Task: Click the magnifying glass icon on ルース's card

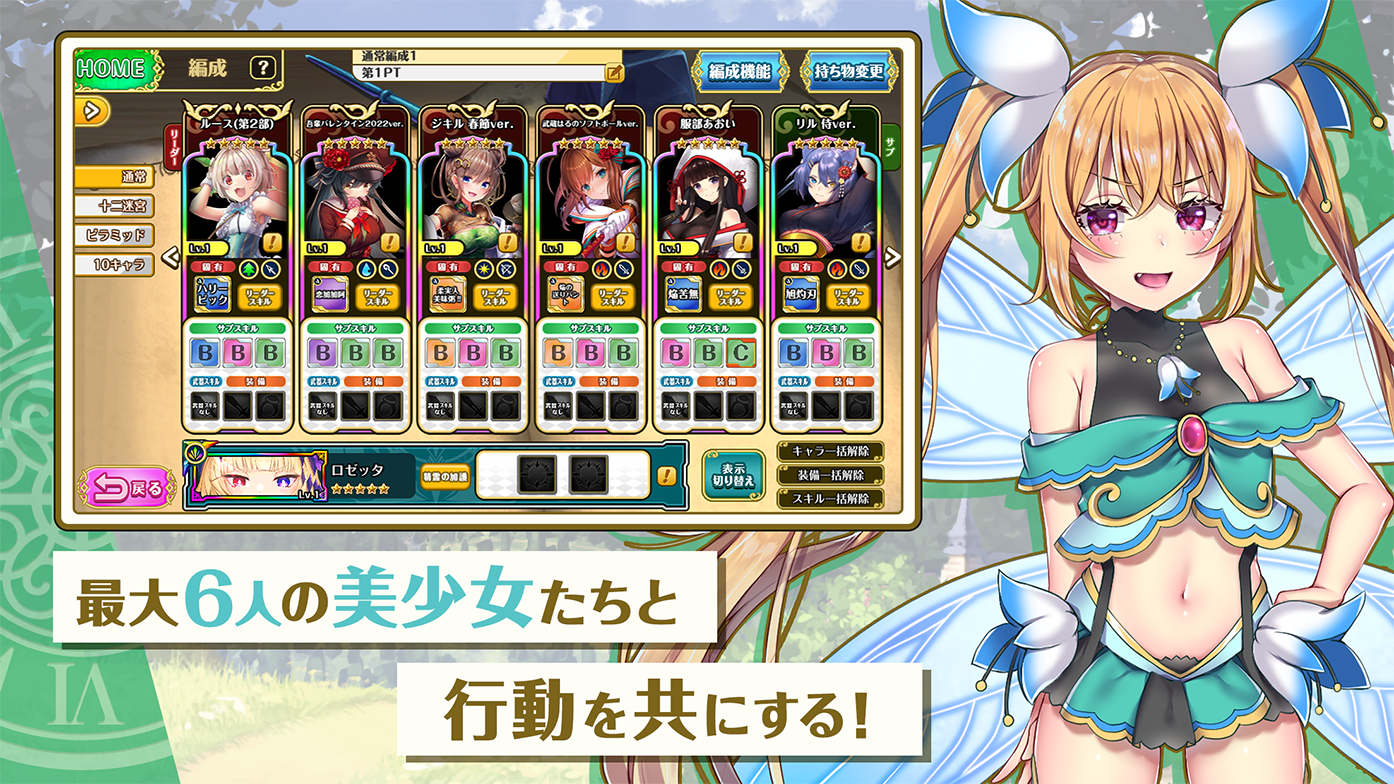Action: (x=270, y=269)
